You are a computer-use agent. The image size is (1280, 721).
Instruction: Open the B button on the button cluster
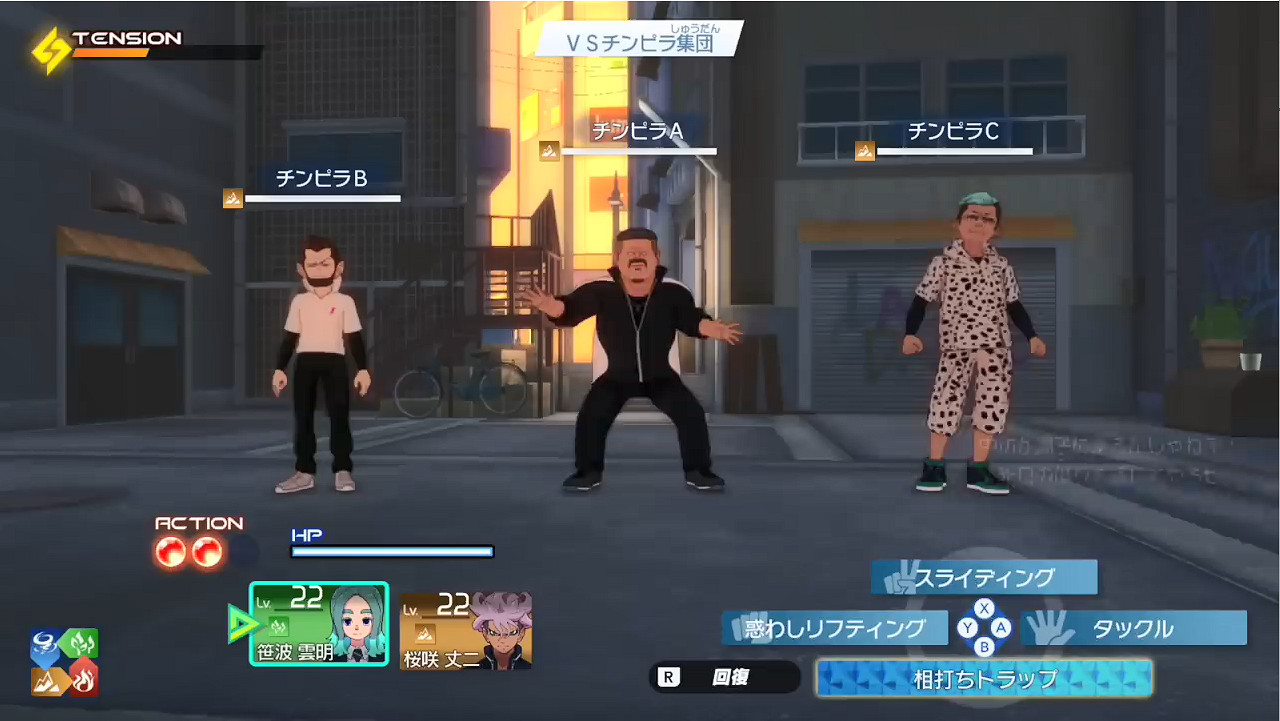pos(984,648)
